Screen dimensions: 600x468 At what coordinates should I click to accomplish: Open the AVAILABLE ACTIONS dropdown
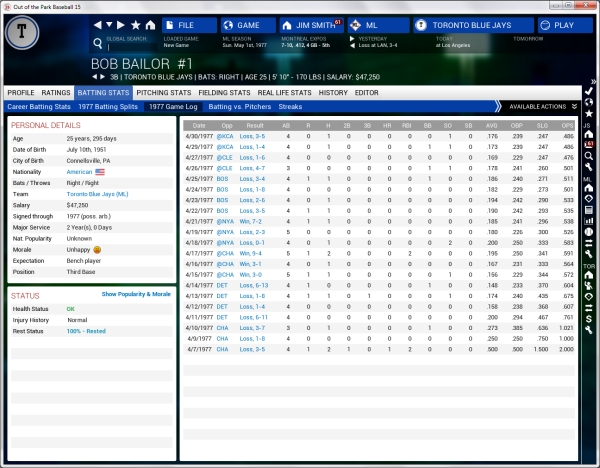pos(542,105)
